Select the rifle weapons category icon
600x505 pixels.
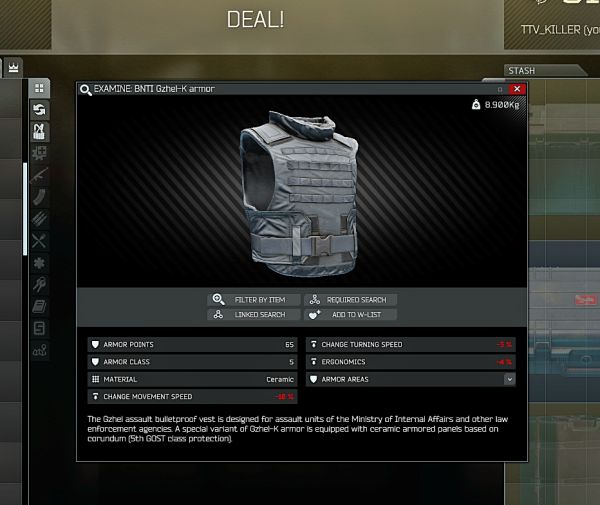(39, 175)
